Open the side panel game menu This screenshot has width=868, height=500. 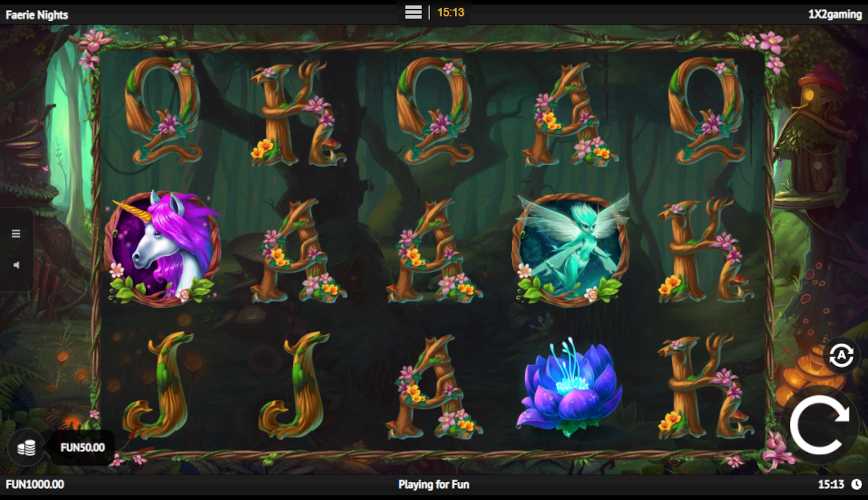point(16,234)
